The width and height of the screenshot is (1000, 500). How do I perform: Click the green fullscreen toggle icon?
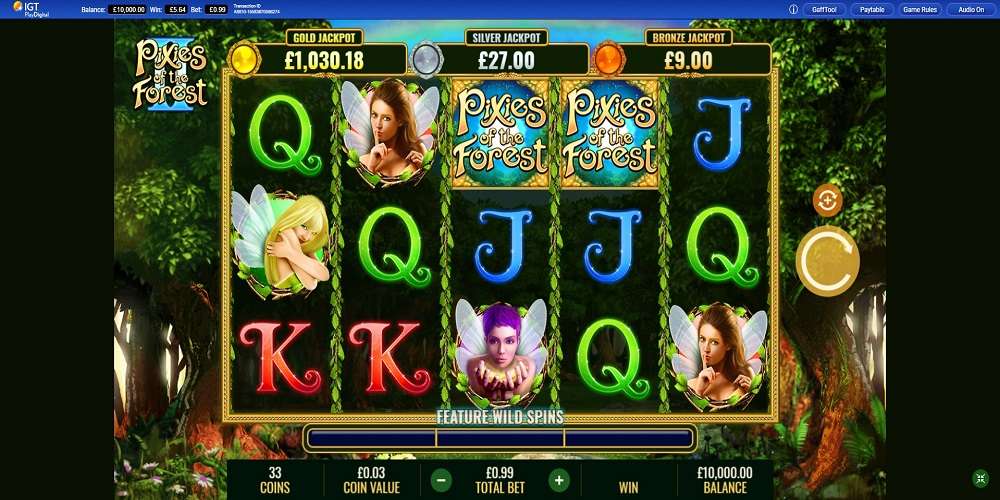pos(981,478)
